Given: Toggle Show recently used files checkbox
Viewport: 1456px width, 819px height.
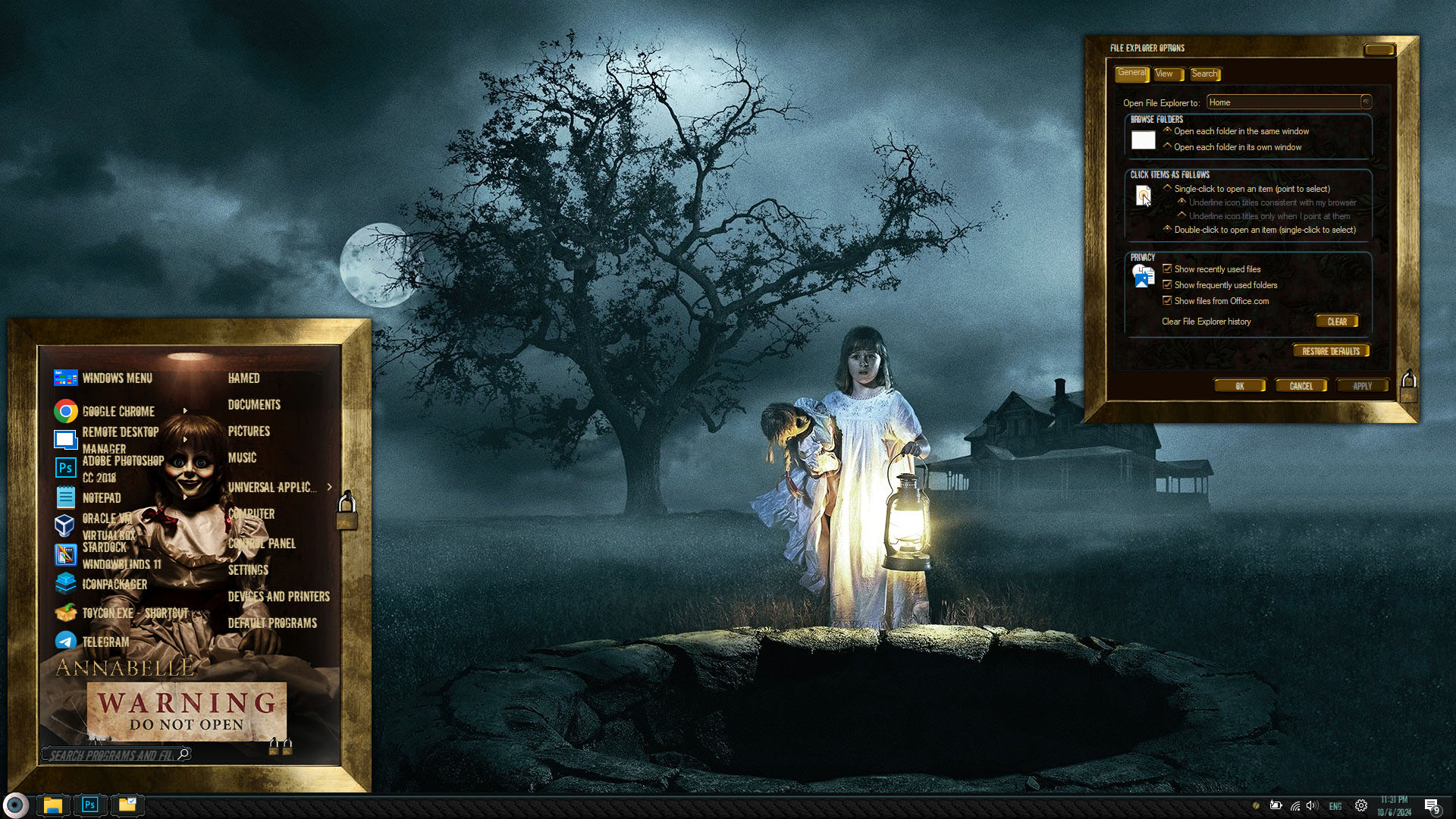Looking at the screenshot, I should click(1167, 268).
